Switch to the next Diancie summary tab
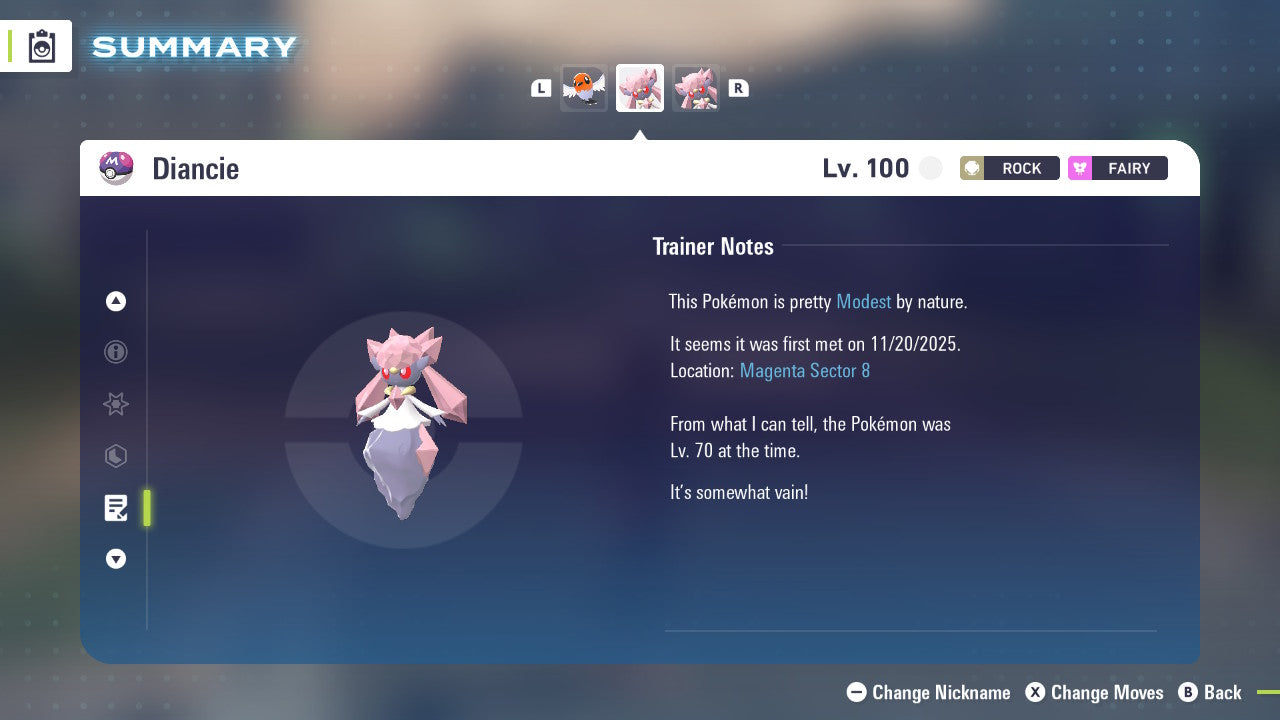Screen dimensions: 1280x720 click(x=697, y=88)
